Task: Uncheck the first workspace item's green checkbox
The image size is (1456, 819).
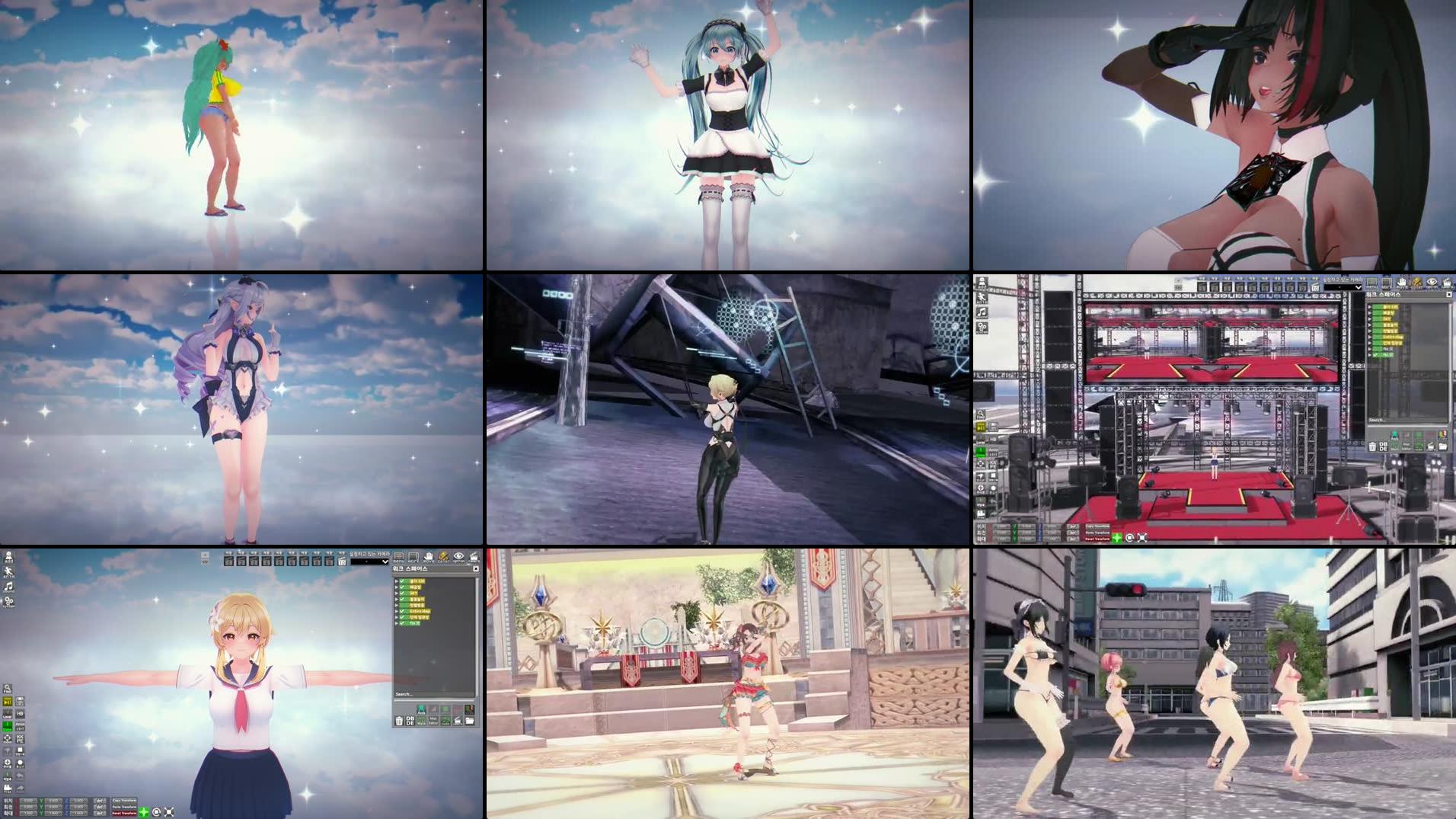Action: [x=402, y=581]
